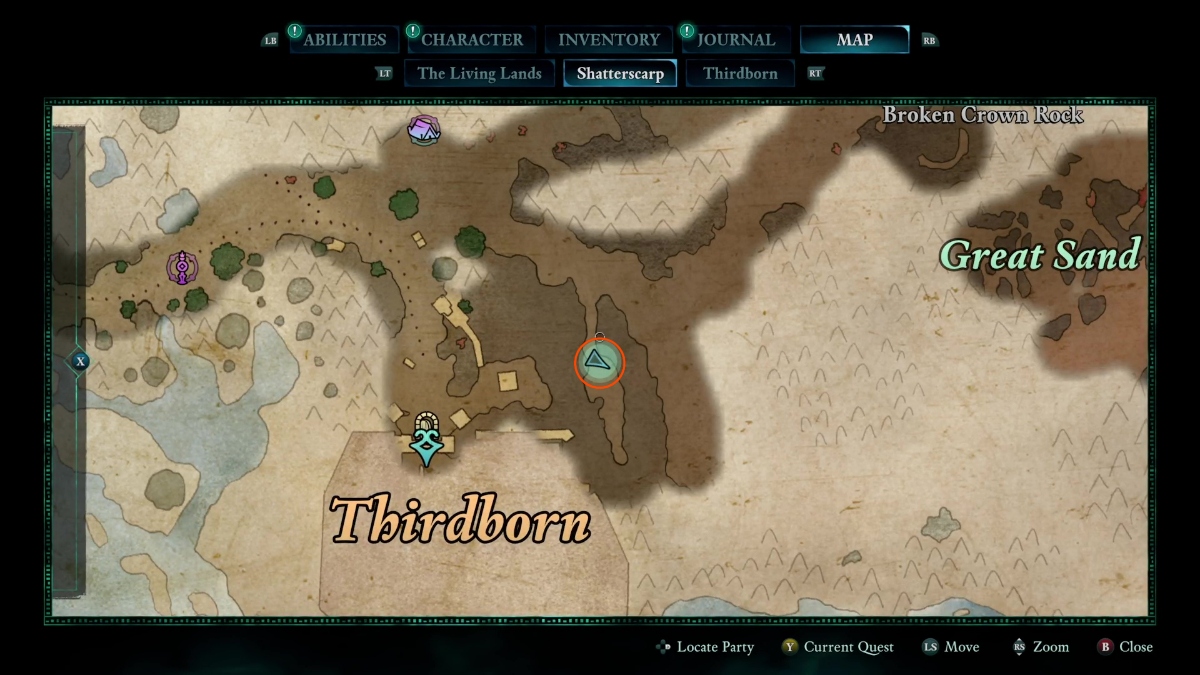This screenshot has height=675, width=1200.
Task: Open the Inventory tab
Action: 608,40
